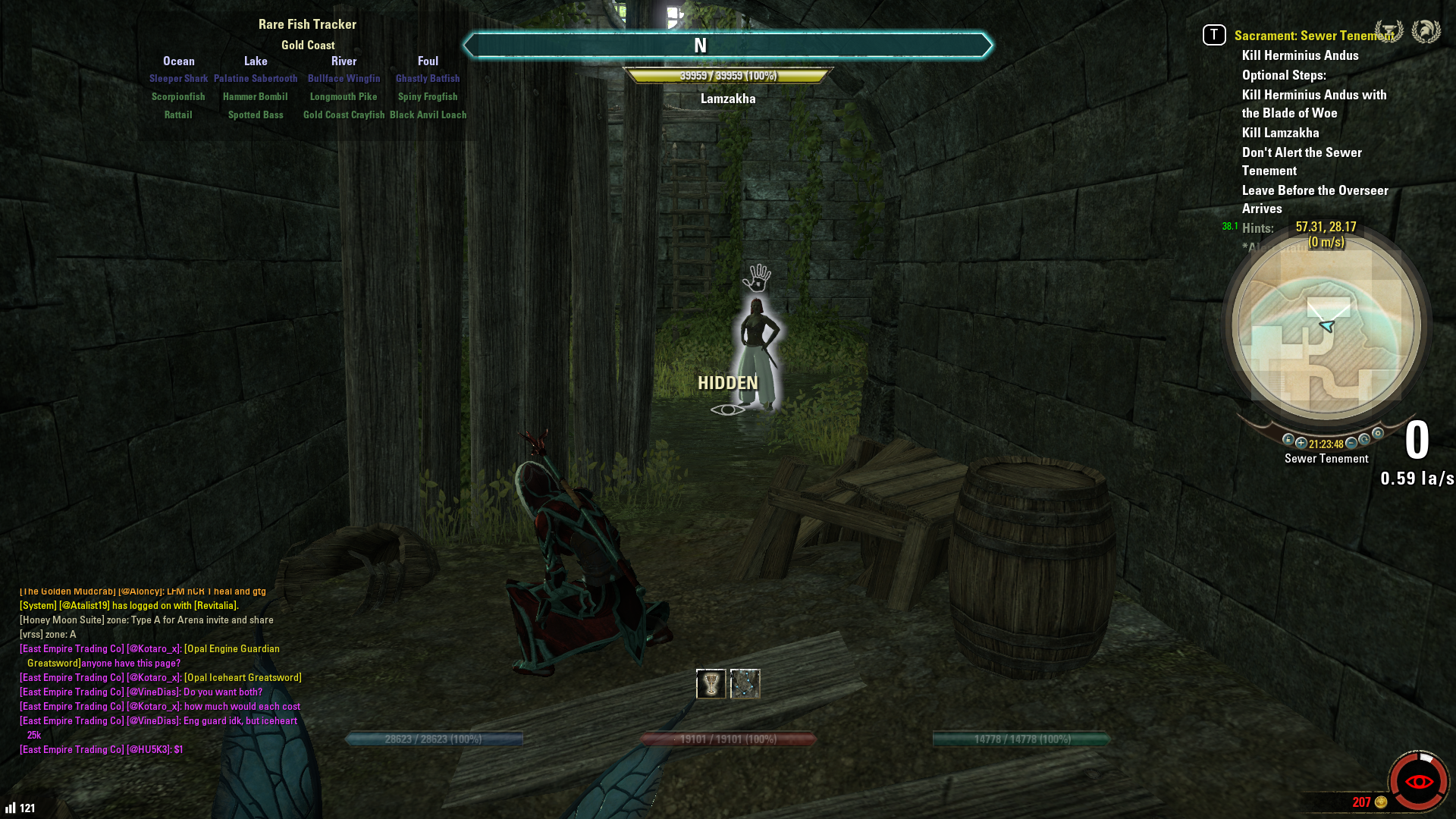Click the compass bar at top
The height and width of the screenshot is (819, 1456).
click(727, 45)
